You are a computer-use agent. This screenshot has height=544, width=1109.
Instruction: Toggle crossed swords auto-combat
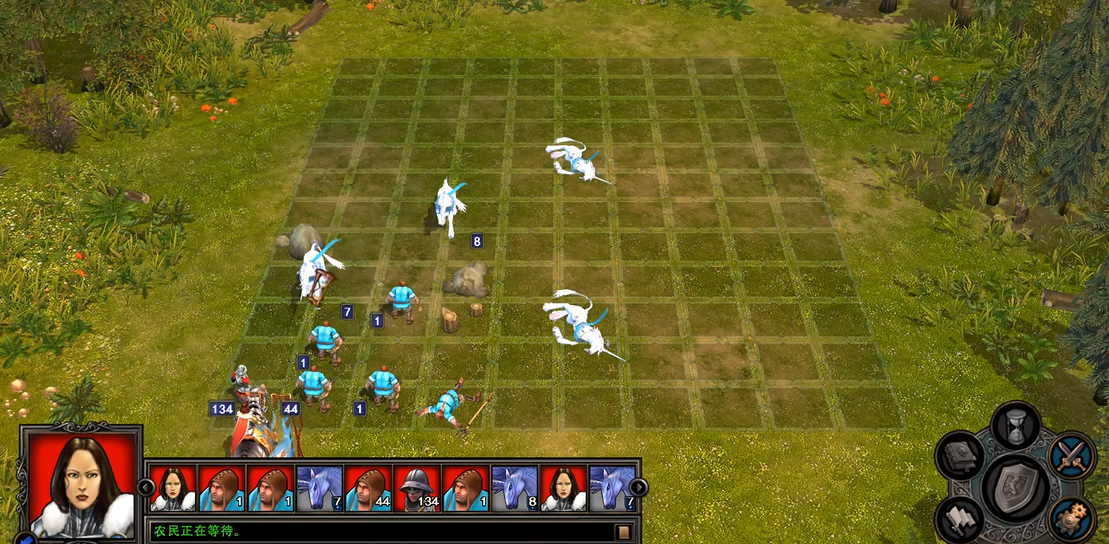(1073, 455)
